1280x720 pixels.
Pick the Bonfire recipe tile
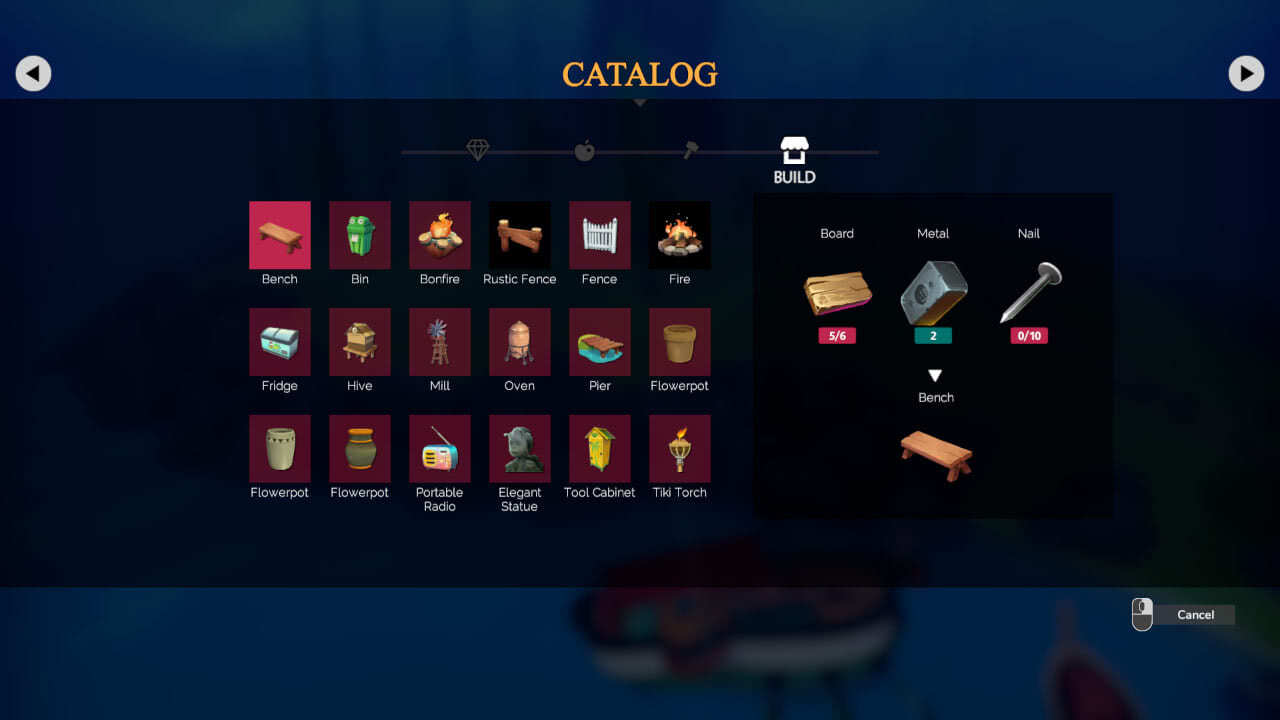(x=440, y=235)
